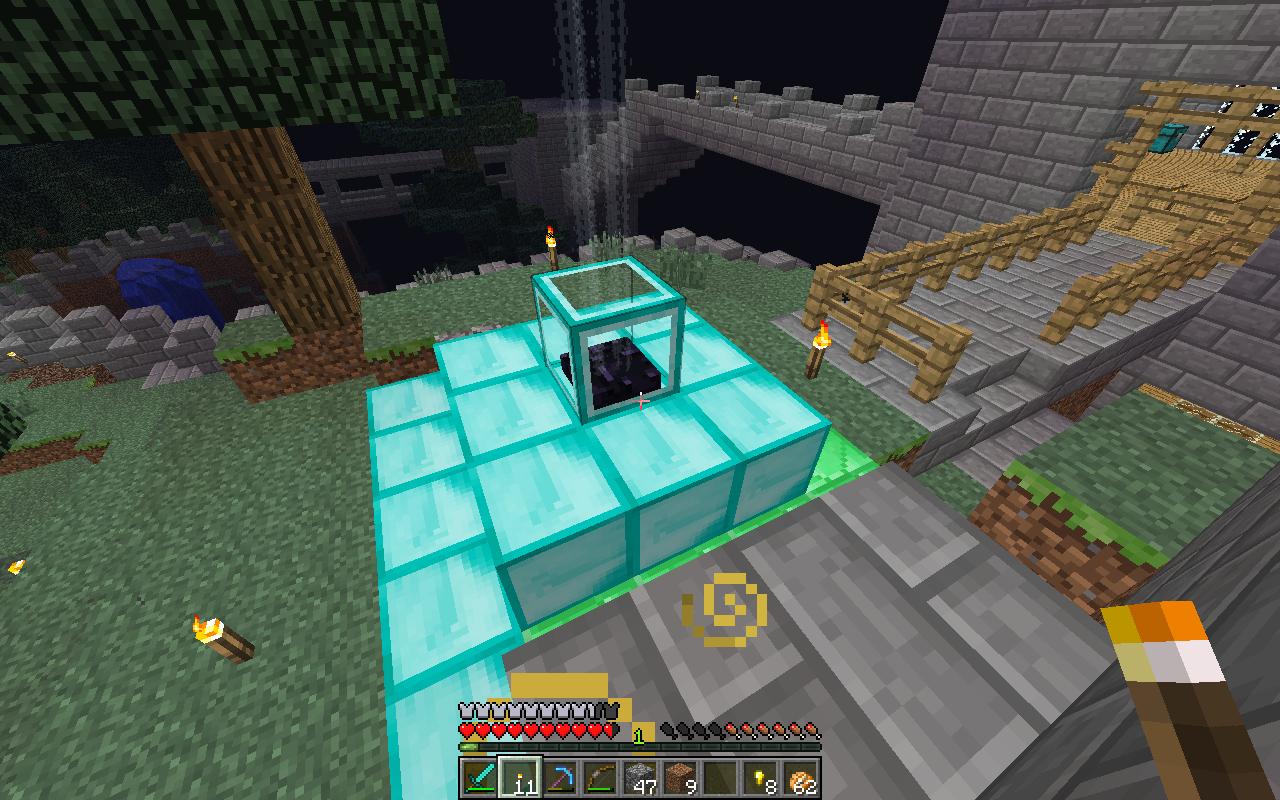This screenshot has height=800, width=1280.
Task: Select the gray stone block stack of 47
Action: coord(638,777)
